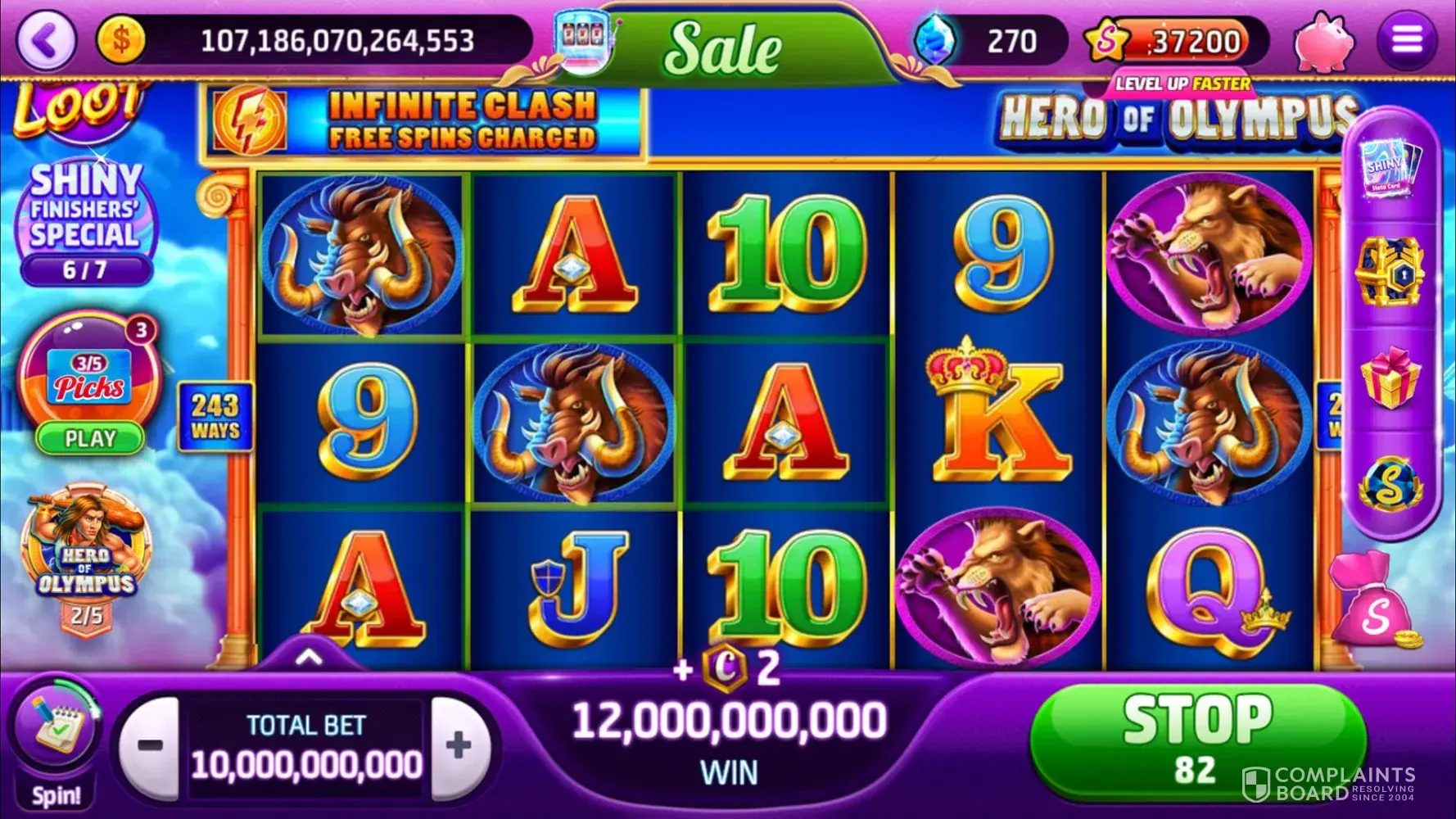Expand the panel with the up arrow
Screen dimensions: 1456x819
pyautogui.click(x=309, y=657)
